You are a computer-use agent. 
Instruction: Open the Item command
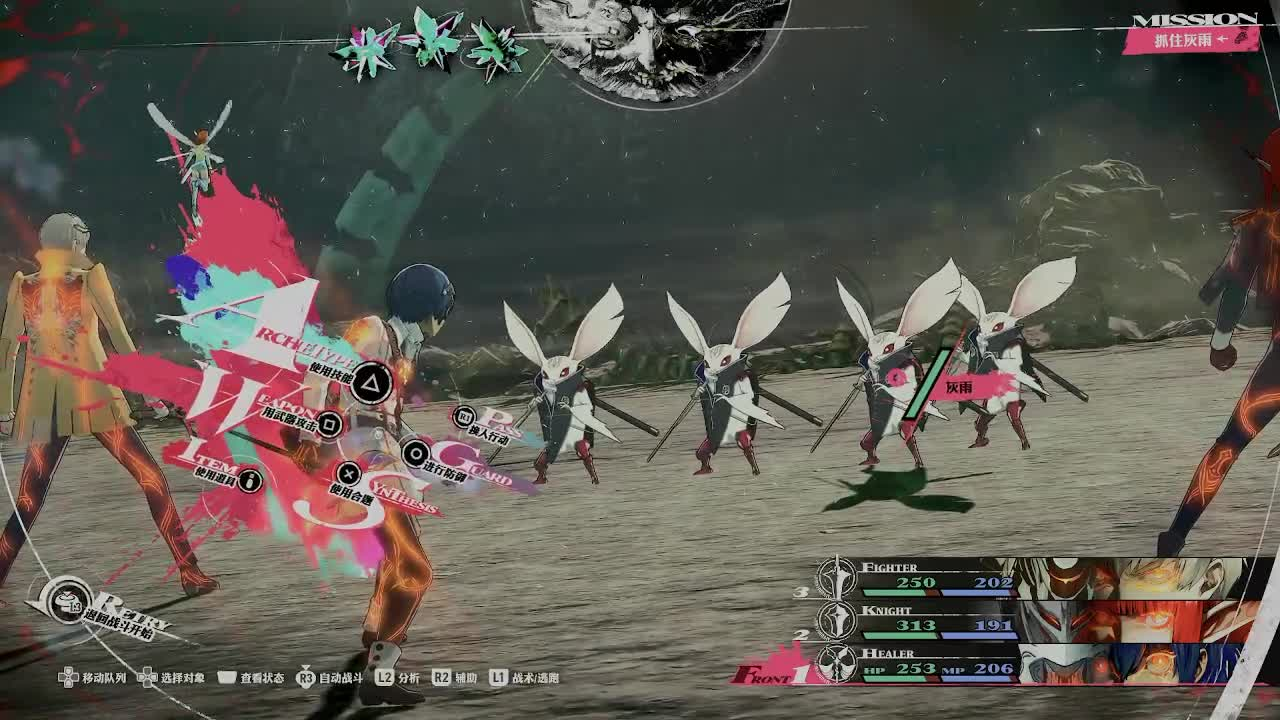[x=249, y=480]
